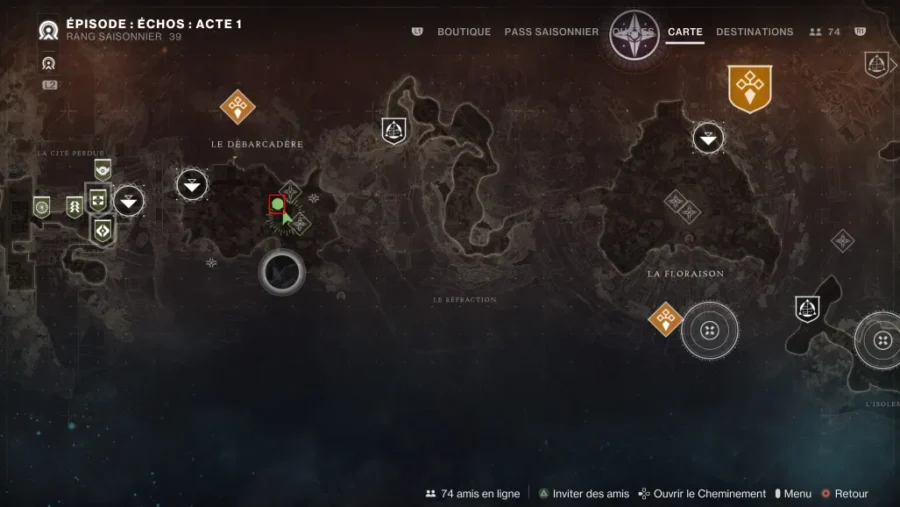Select the eye banner in La Cité Perdue
This screenshot has width=900, height=507.
tap(102, 169)
